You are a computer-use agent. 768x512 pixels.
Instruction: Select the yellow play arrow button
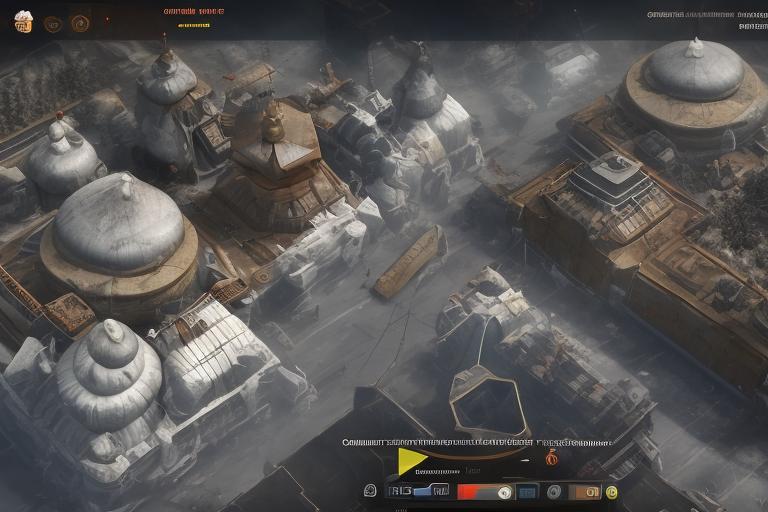click(x=411, y=461)
